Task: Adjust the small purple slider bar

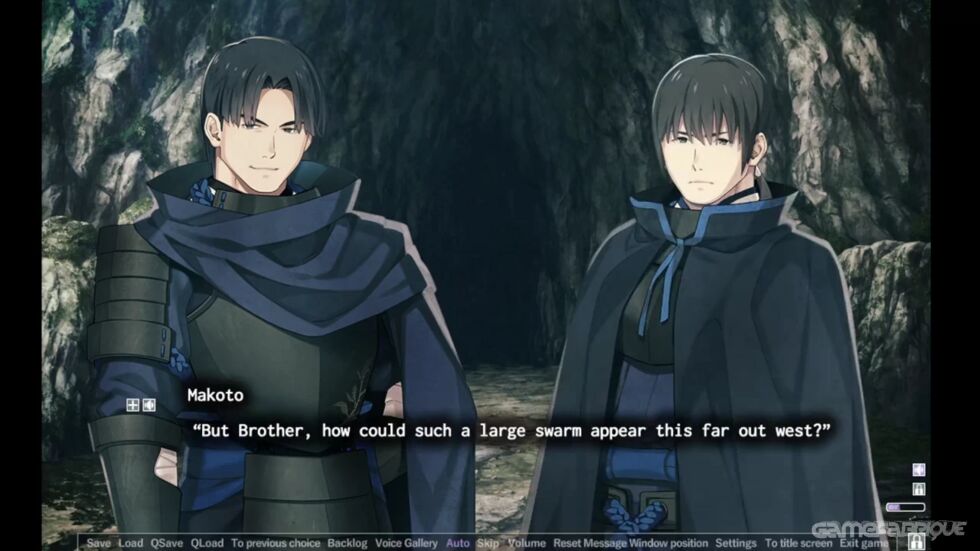Action: pos(906,507)
